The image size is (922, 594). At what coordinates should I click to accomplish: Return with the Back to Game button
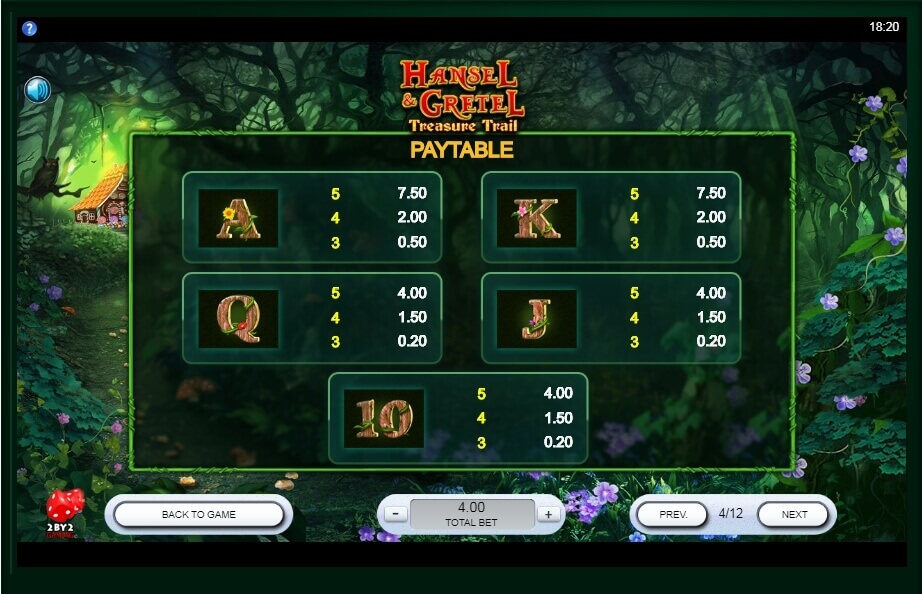[199, 514]
